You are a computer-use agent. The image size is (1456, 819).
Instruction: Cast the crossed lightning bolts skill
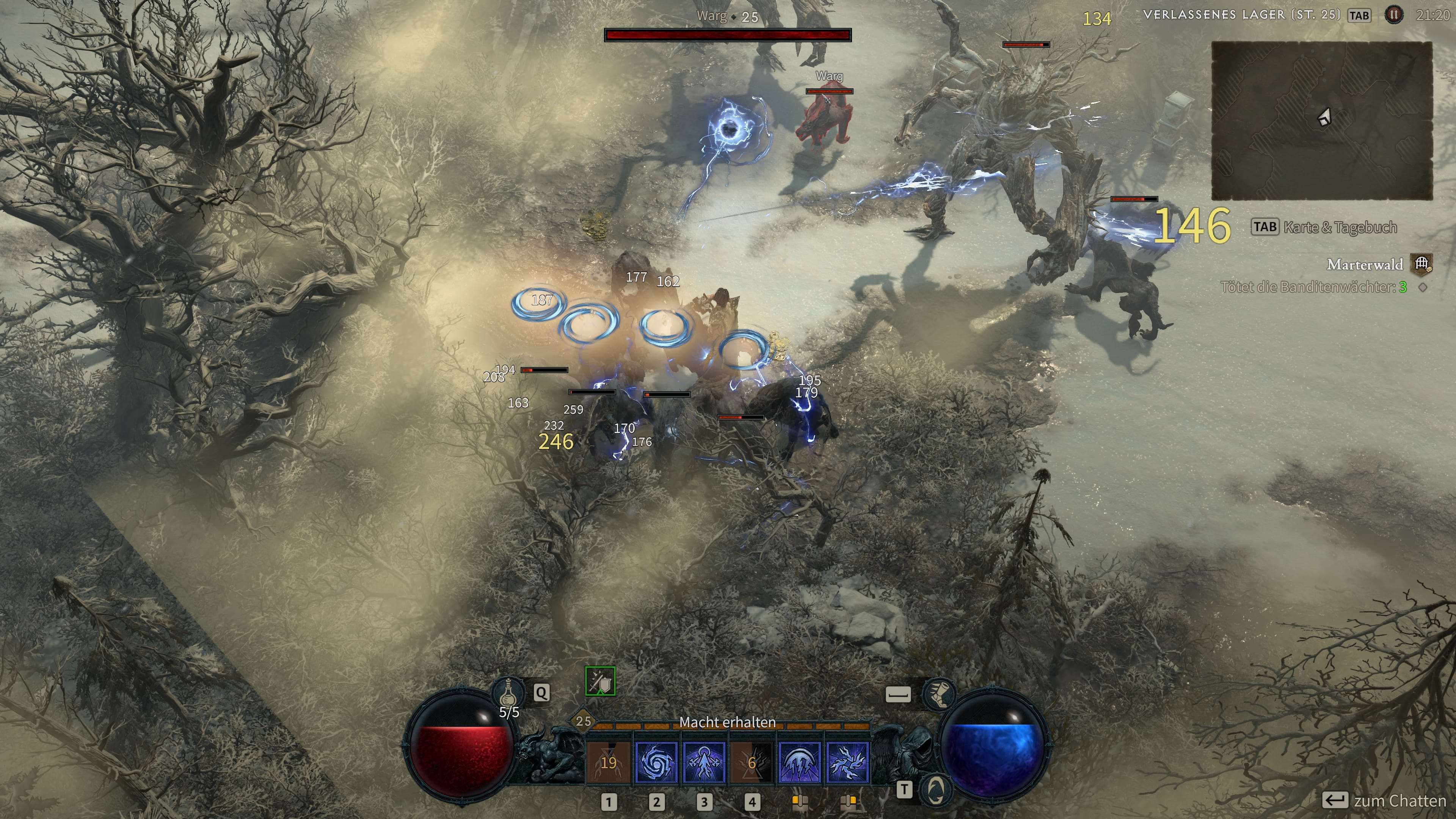click(847, 763)
